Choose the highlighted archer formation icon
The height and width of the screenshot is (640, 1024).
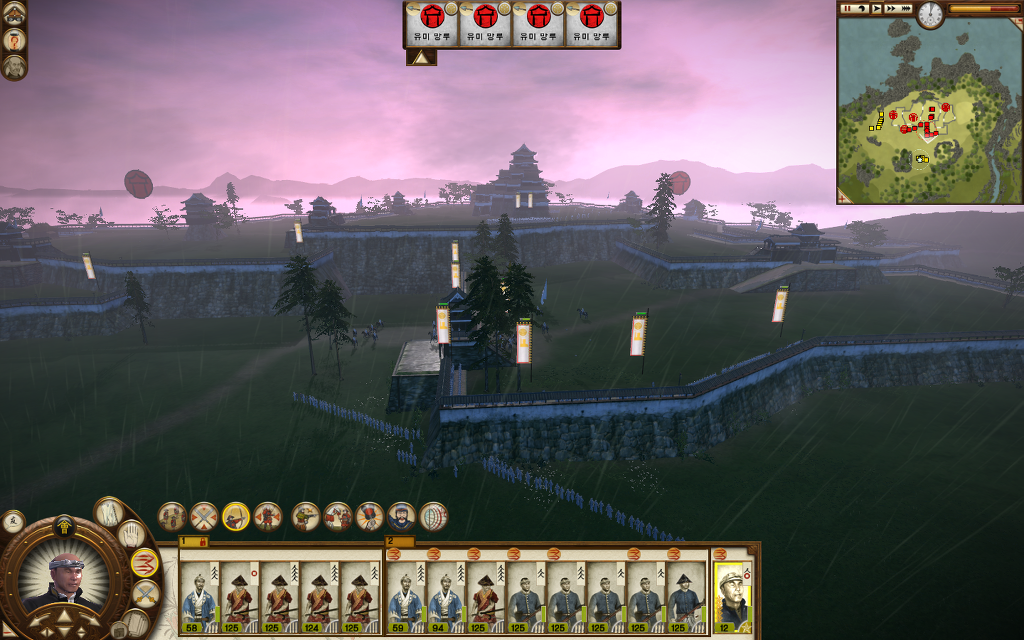tap(236, 516)
